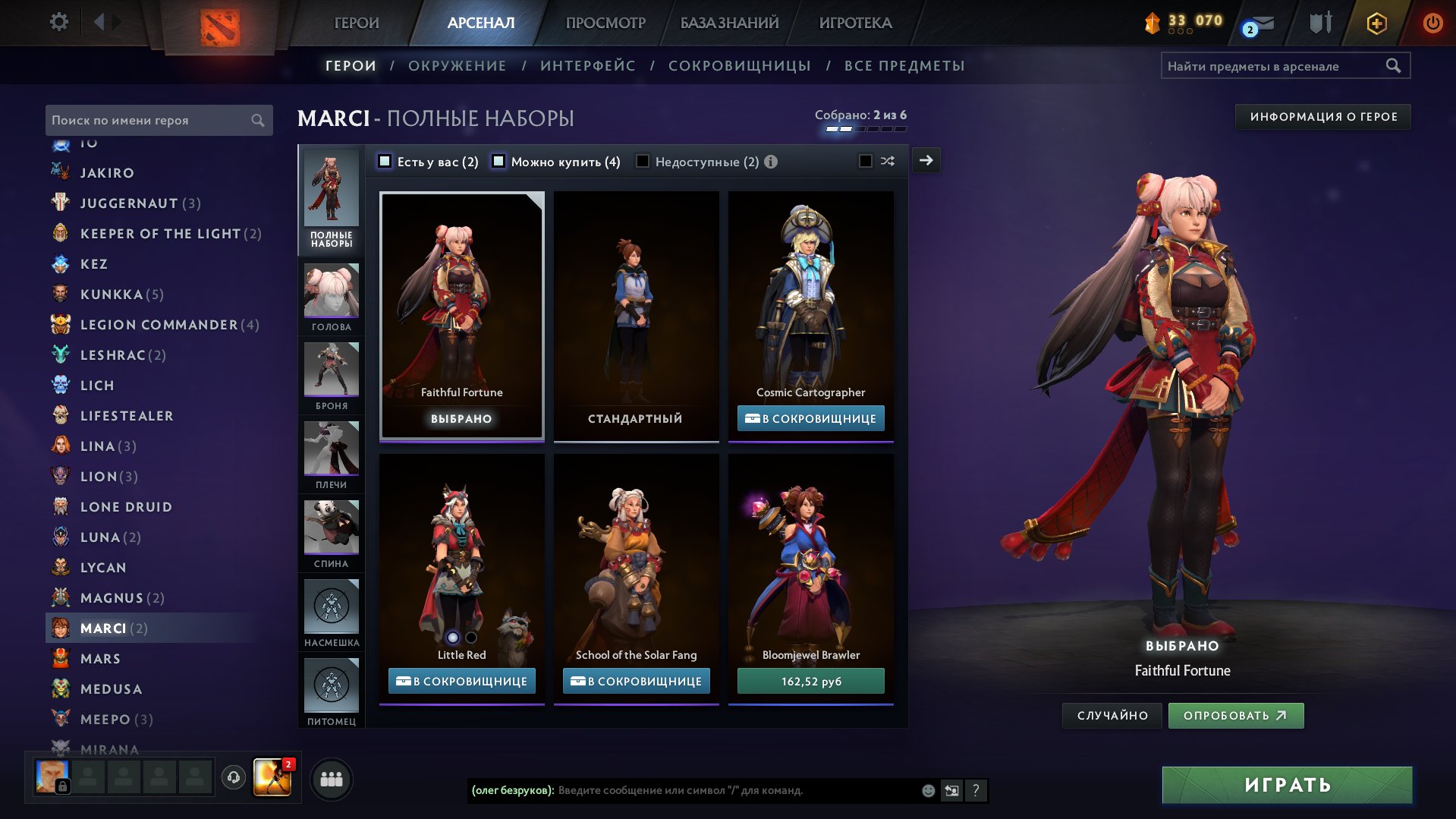This screenshot has width=1456, height=819.
Task: Click the ОПРОБОВАТЬ demo button
Action: click(1235, 715)
